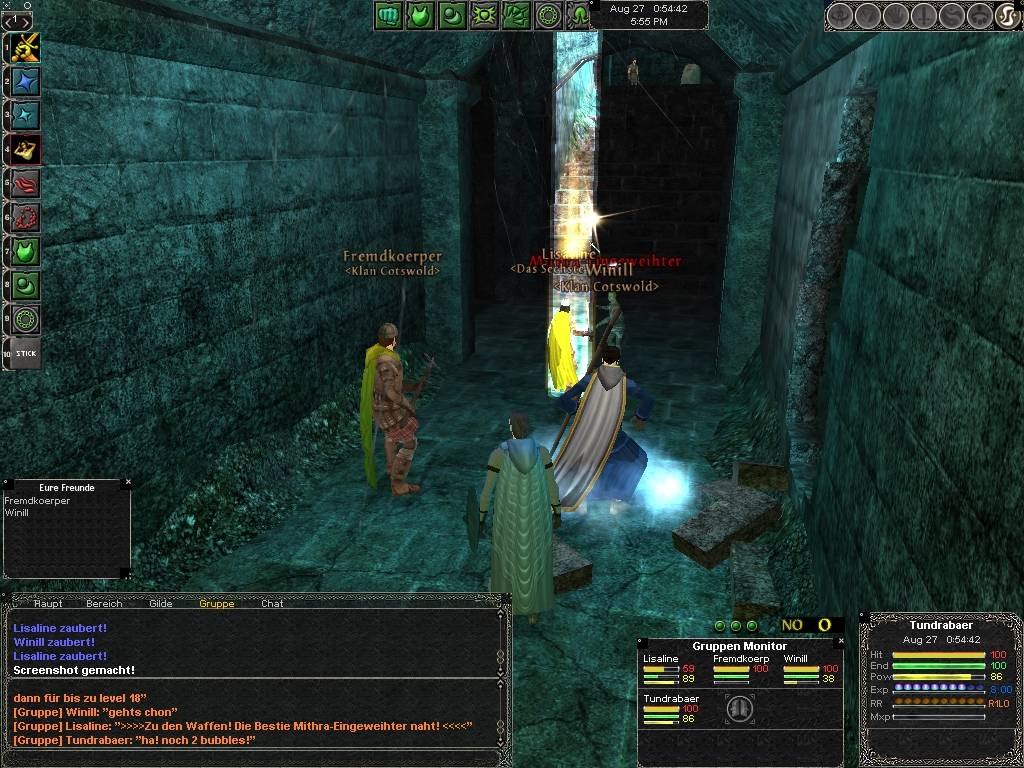This screenshot has width=1024, height=768.
Task: Cast the large blue star spell
Action: click(x=26, y=81)
